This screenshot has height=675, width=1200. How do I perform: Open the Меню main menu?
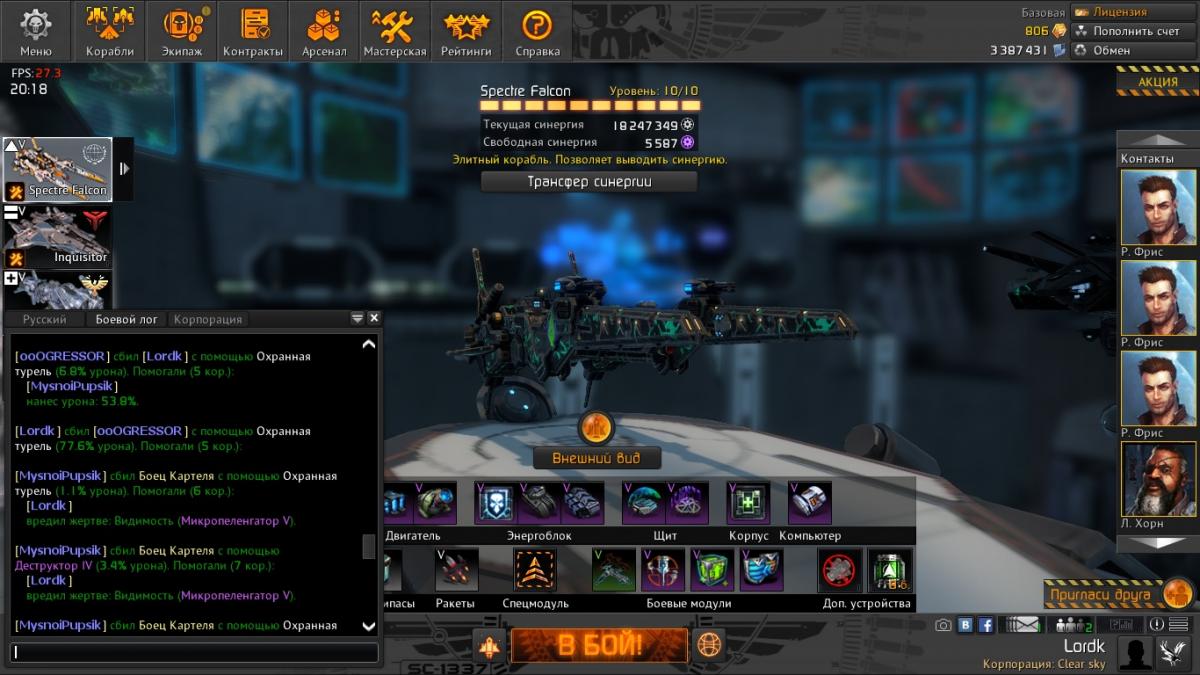[36, 30]
